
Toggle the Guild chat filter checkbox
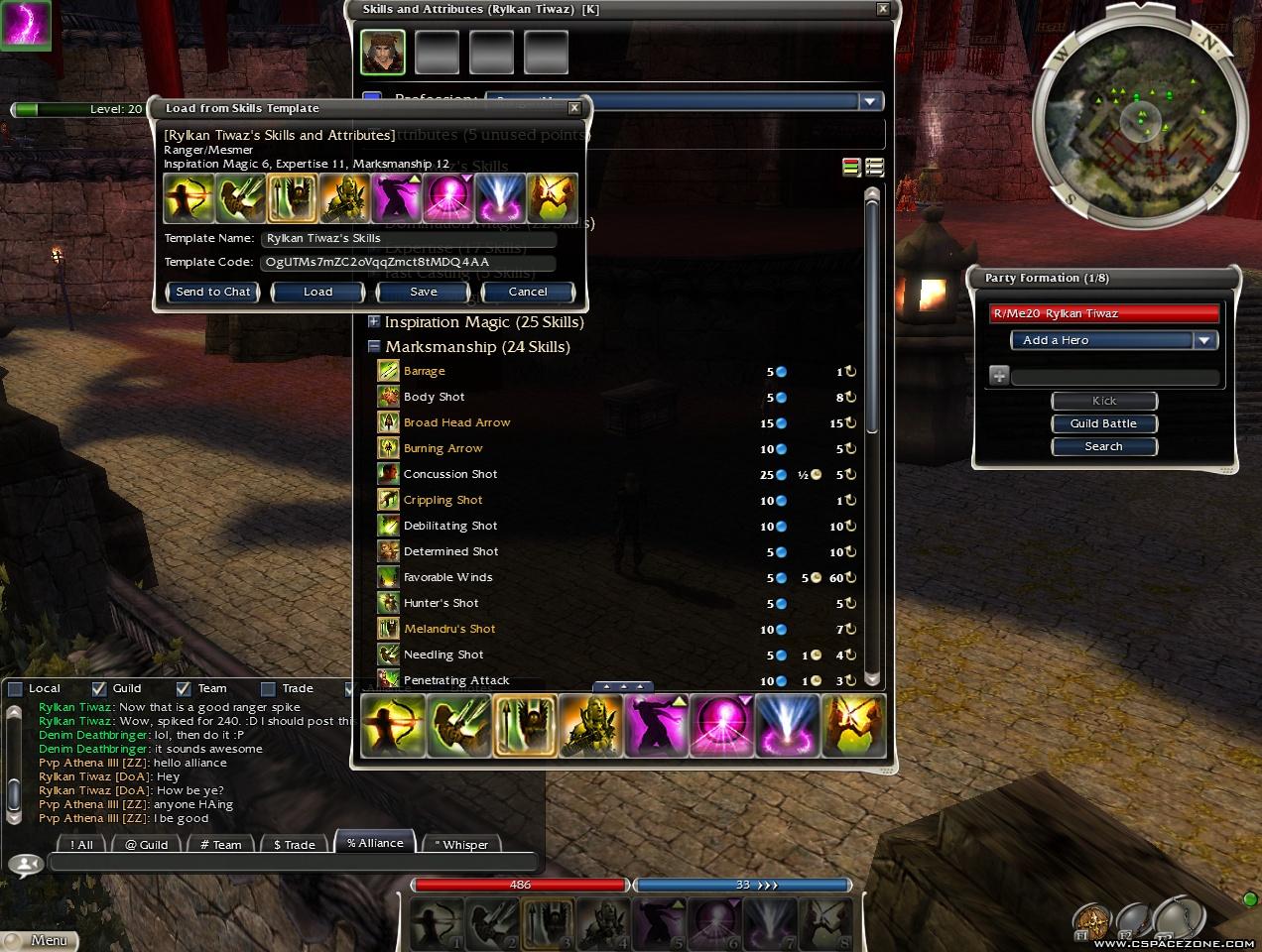pos(99,688)
